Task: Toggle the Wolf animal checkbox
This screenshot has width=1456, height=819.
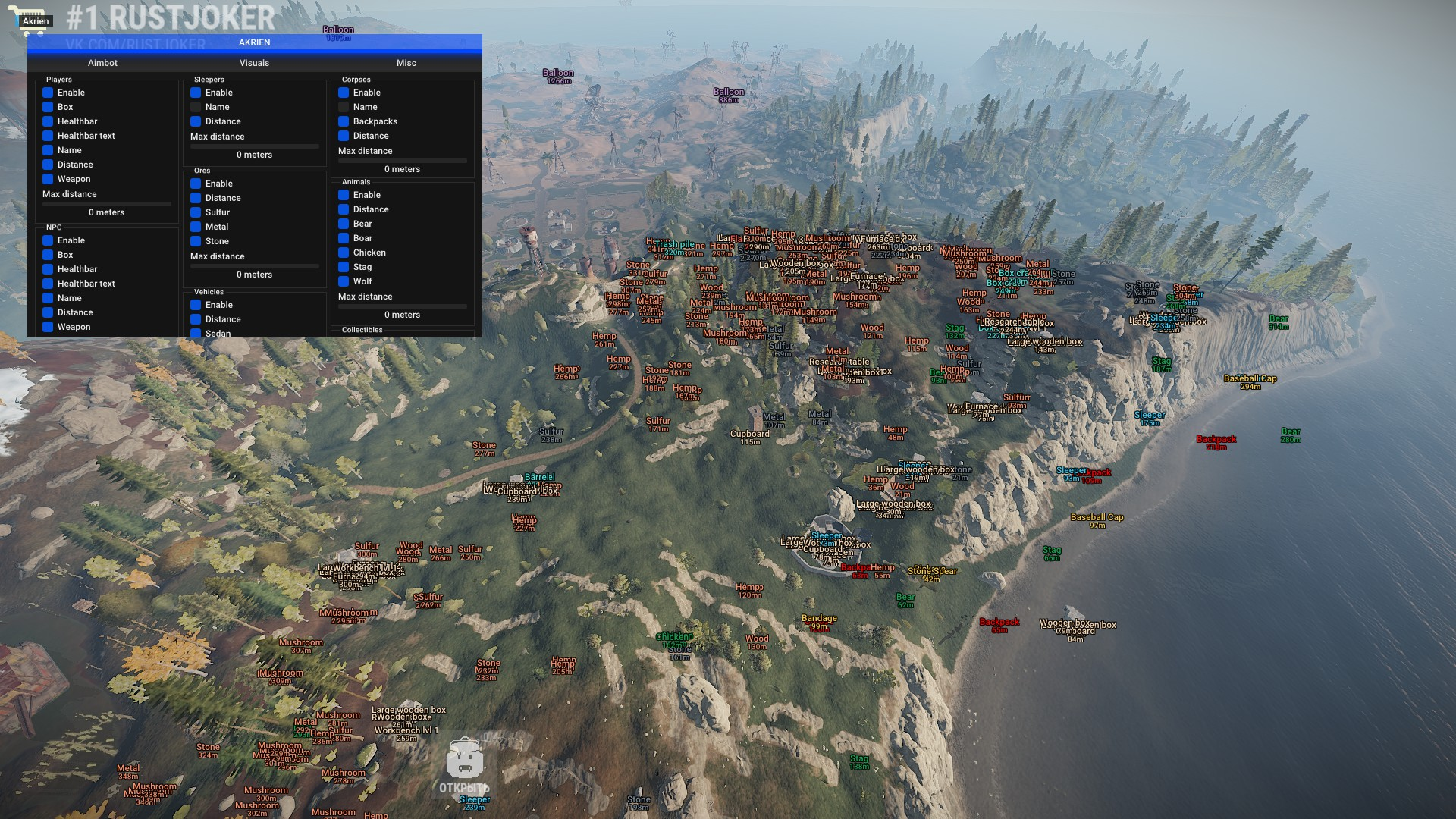Action: pyautogui.click(x=344, y=281)
